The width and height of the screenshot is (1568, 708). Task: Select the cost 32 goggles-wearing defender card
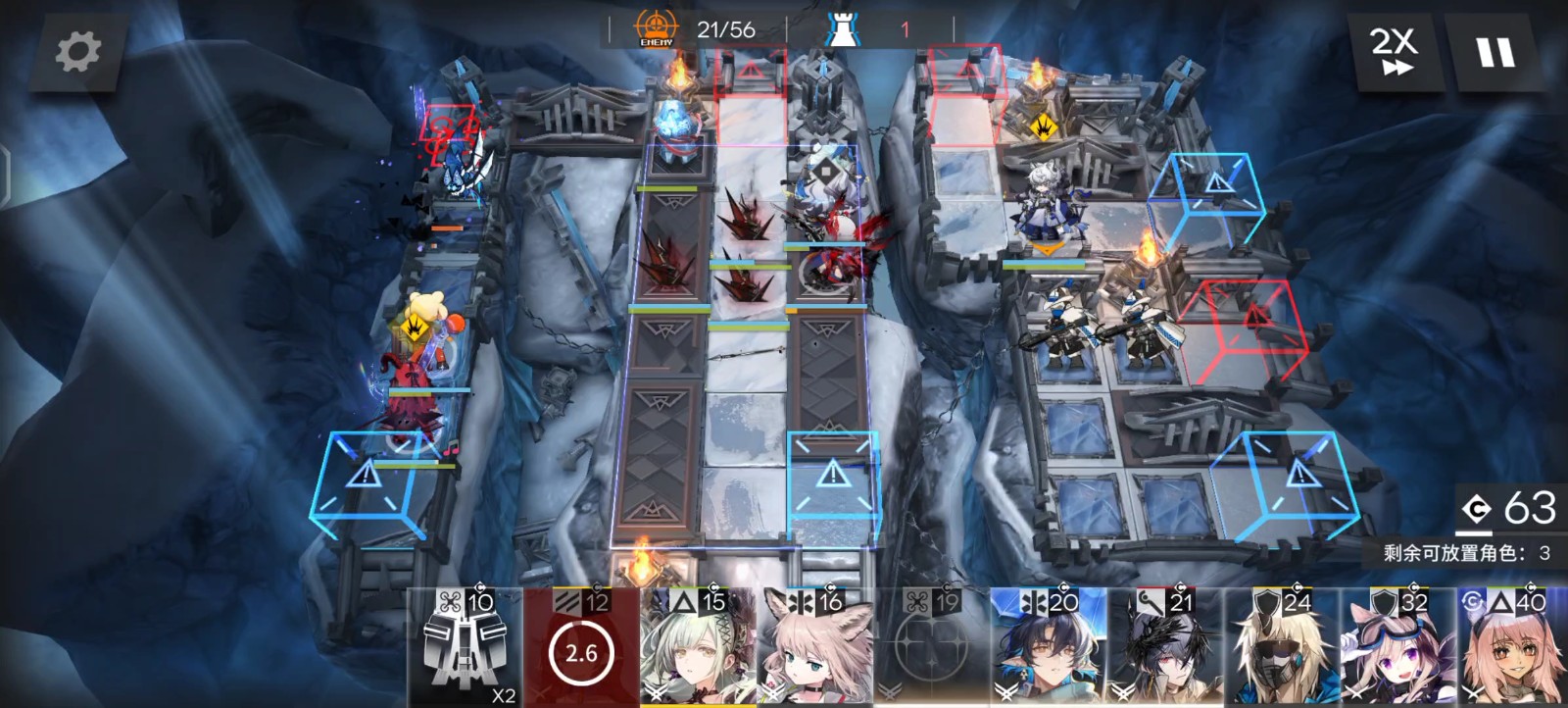[1398, 649]
